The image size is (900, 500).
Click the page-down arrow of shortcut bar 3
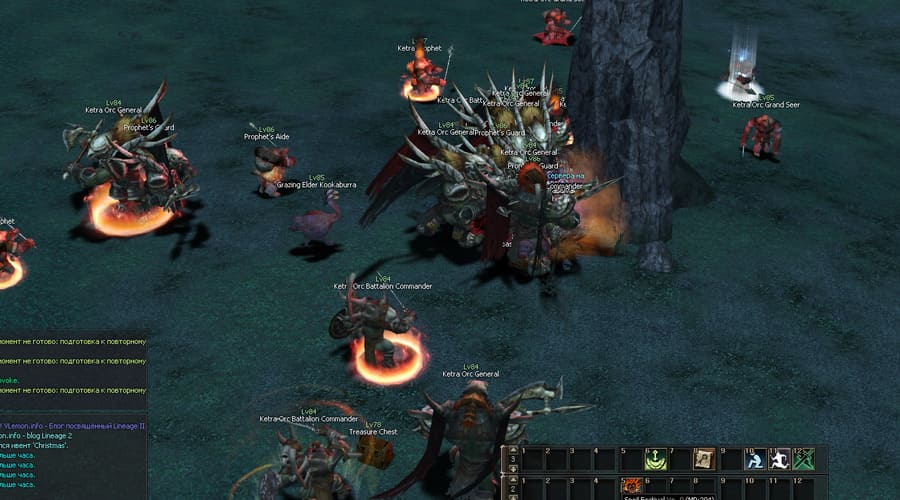pyautogui.click(x=514, y=467)
